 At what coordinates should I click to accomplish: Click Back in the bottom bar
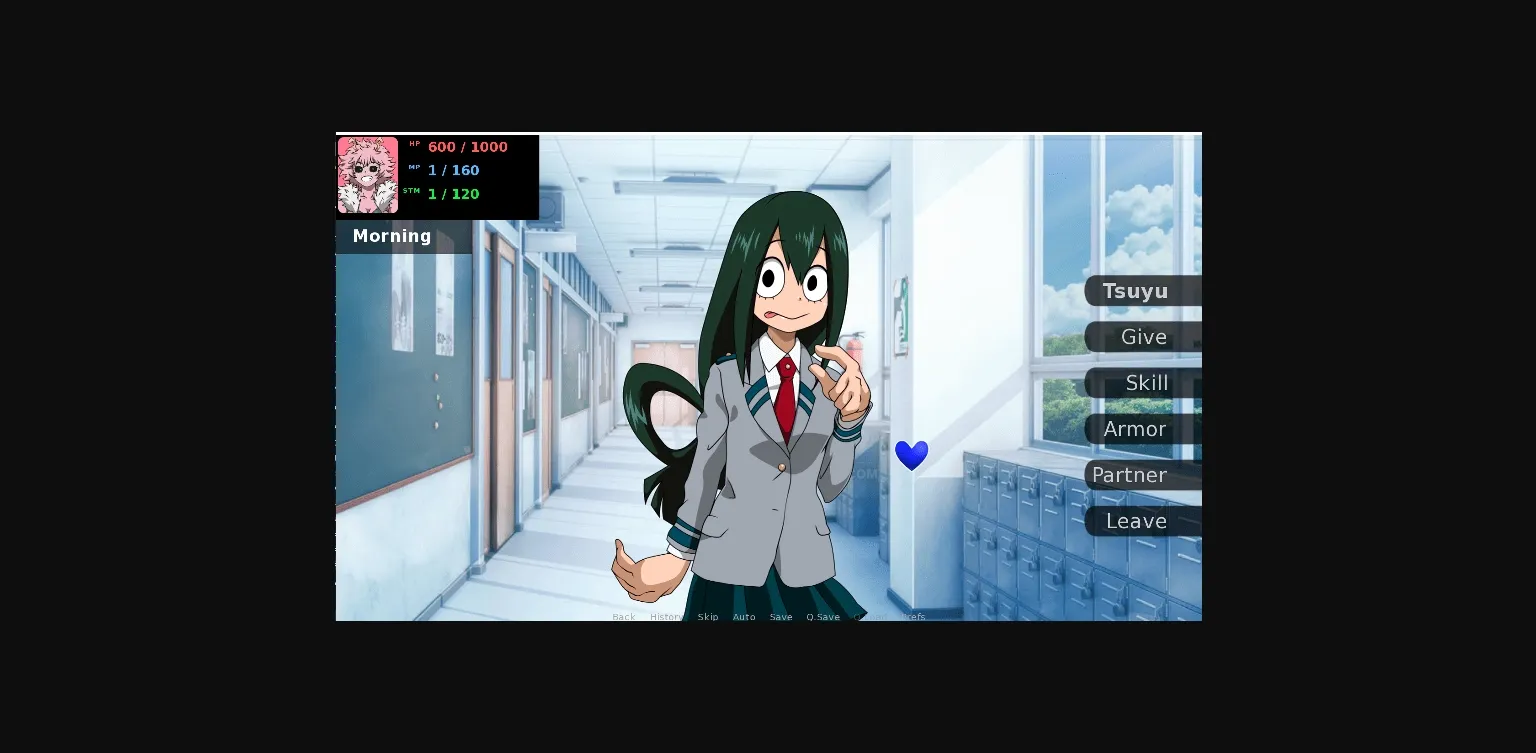tap(623, 617)
